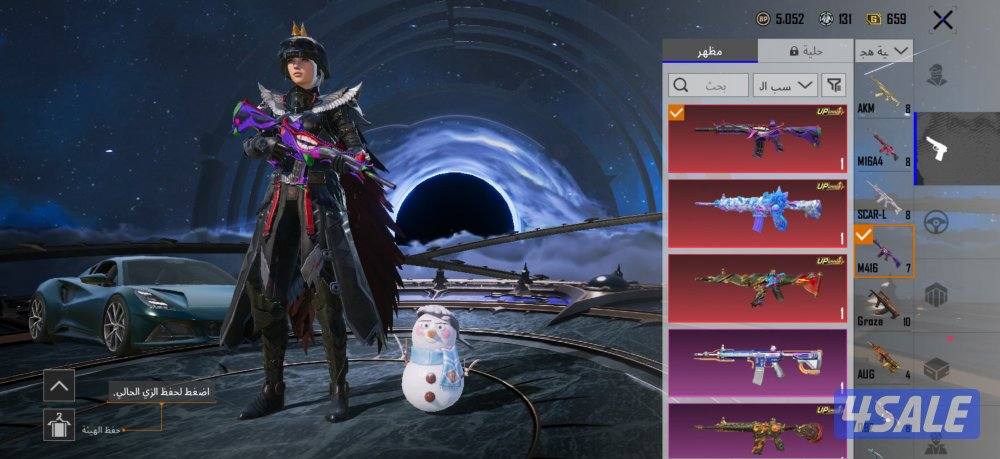Viewport: 1000px width, 459px height.
Task: Close the inventory with the X button
Action: (941, 19)
